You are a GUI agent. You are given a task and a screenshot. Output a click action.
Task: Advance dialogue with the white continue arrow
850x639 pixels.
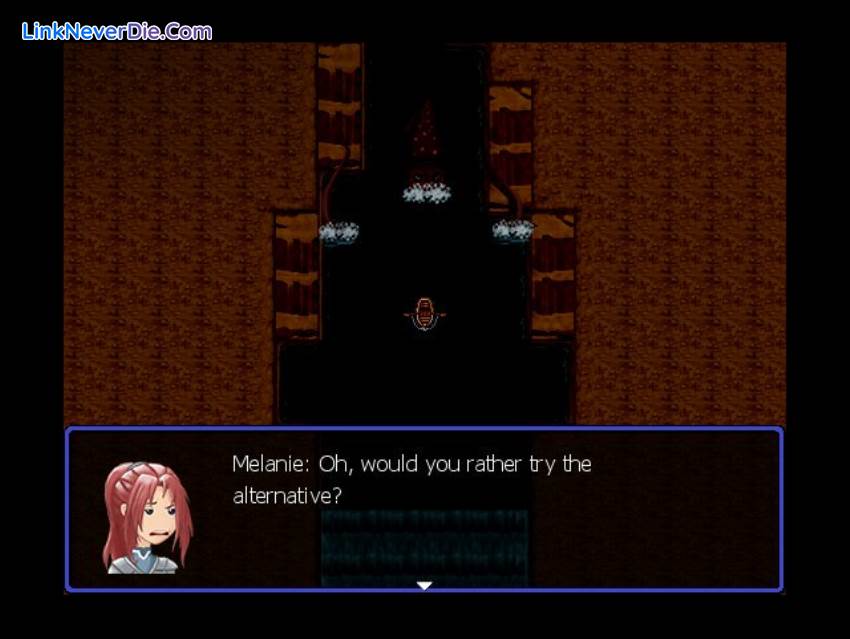click(424, 585)
